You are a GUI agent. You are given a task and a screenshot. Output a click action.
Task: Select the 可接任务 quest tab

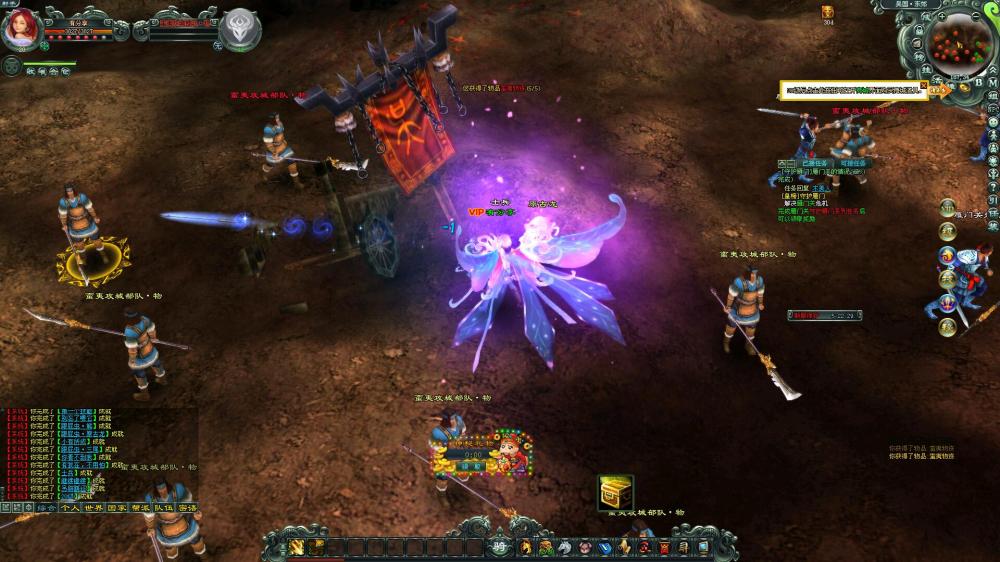click(853, 162)
